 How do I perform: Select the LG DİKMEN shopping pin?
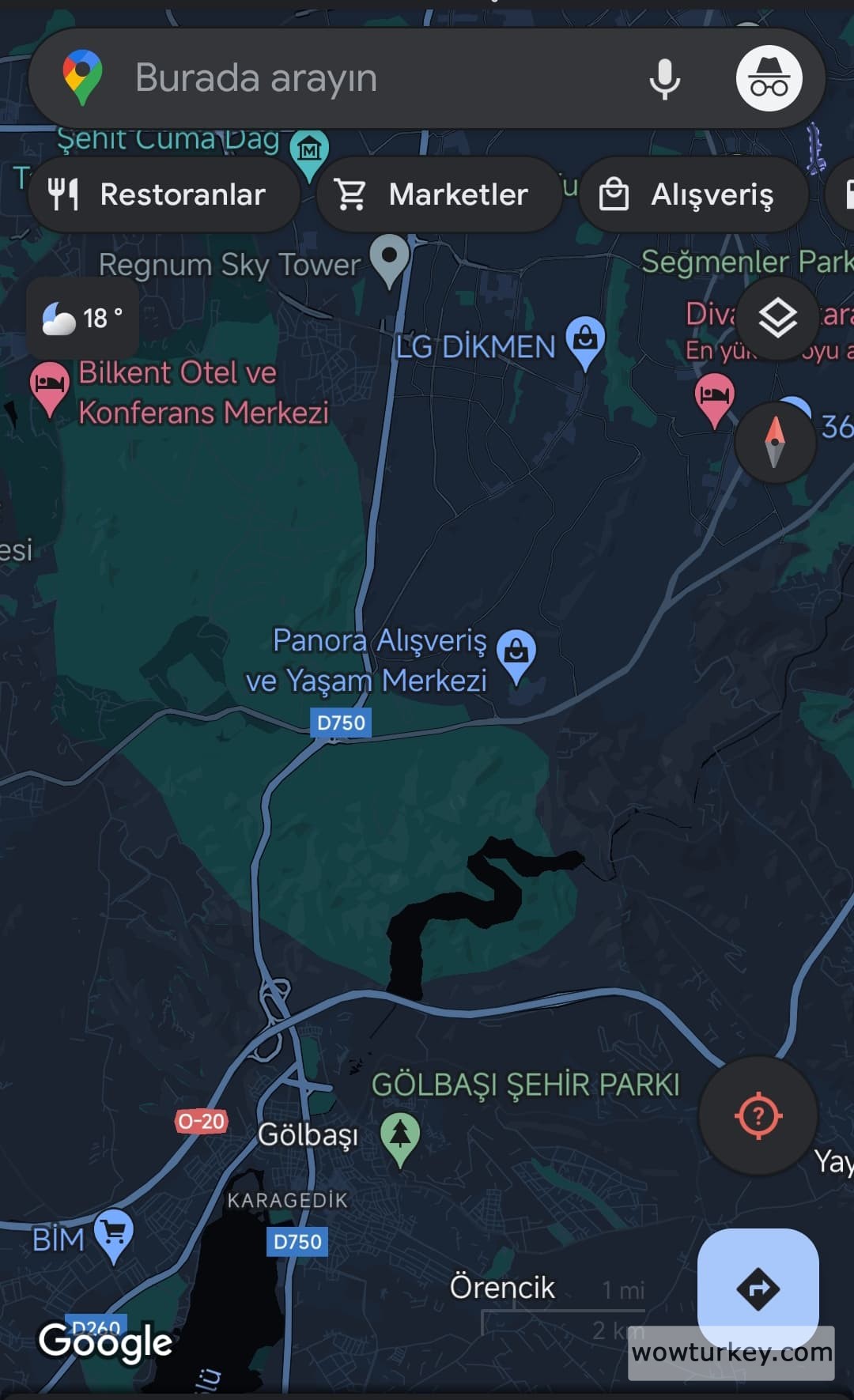click(585, 342)
